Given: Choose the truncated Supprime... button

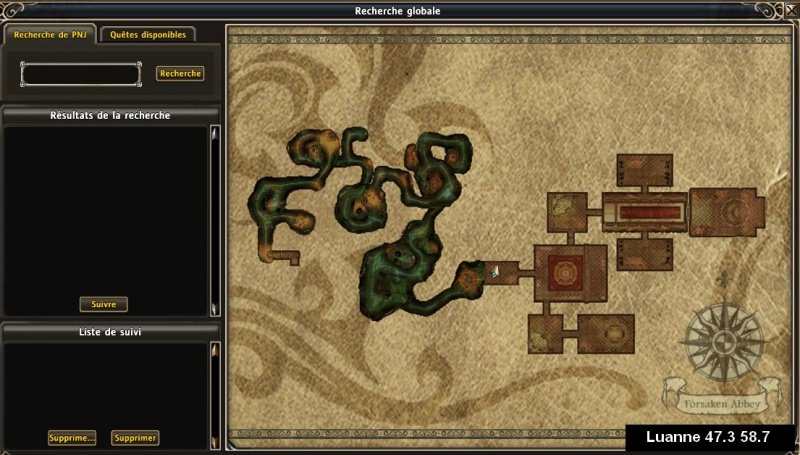Looking at the screenshot, I should point(72,438).
